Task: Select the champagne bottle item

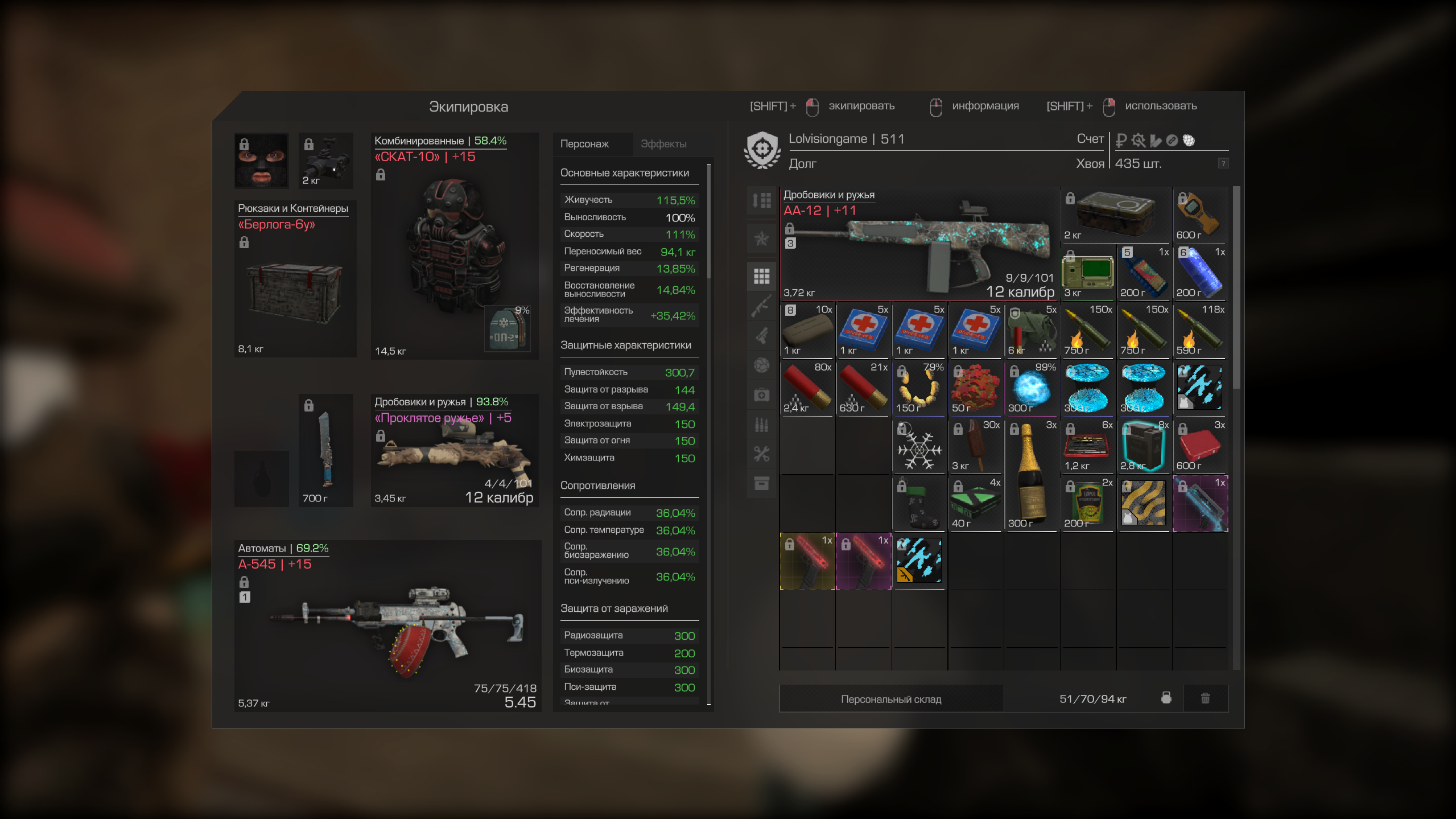Action: 1030,475
